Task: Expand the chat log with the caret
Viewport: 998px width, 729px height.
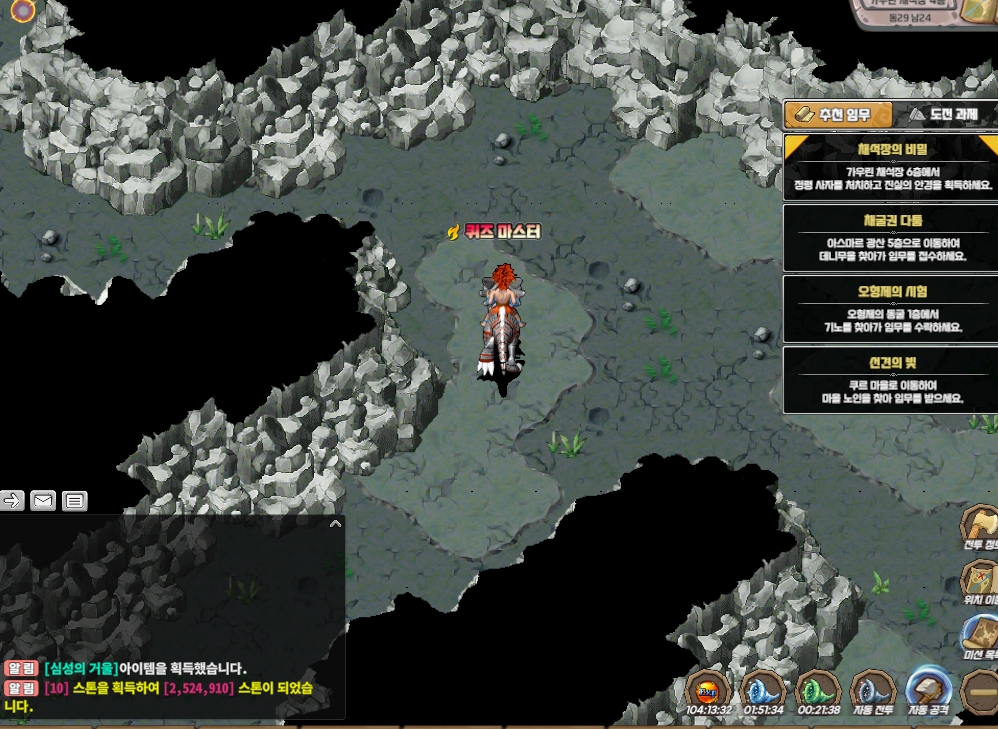Action: pyautogui.click(x=335, y=523)
